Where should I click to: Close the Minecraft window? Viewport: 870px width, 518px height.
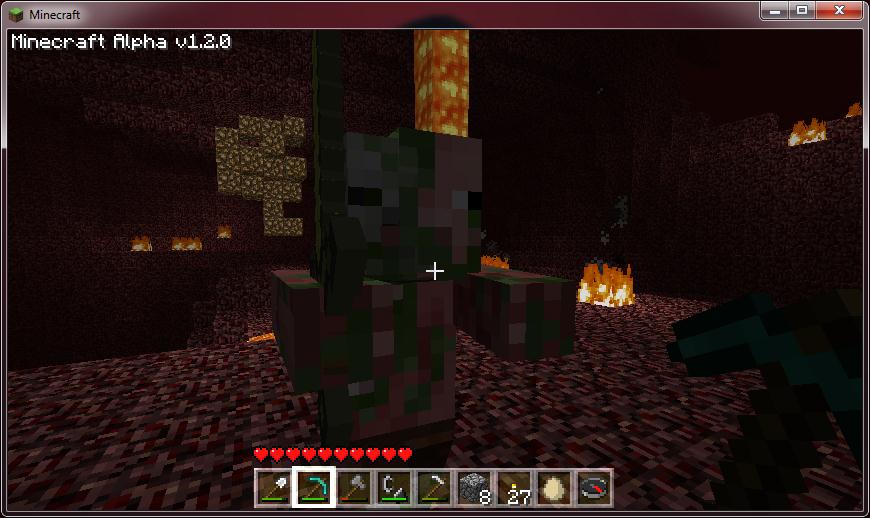840,10
